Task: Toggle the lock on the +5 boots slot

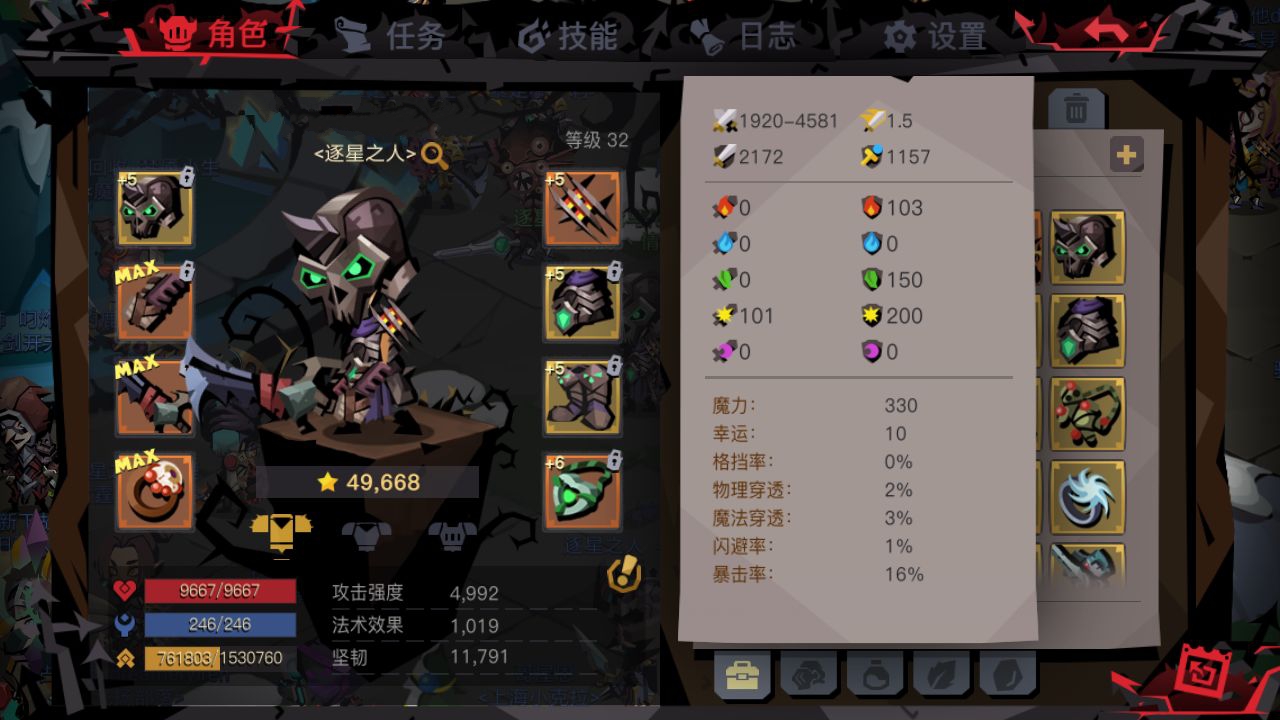Action: pyautogui.click(x=613, y=365)
